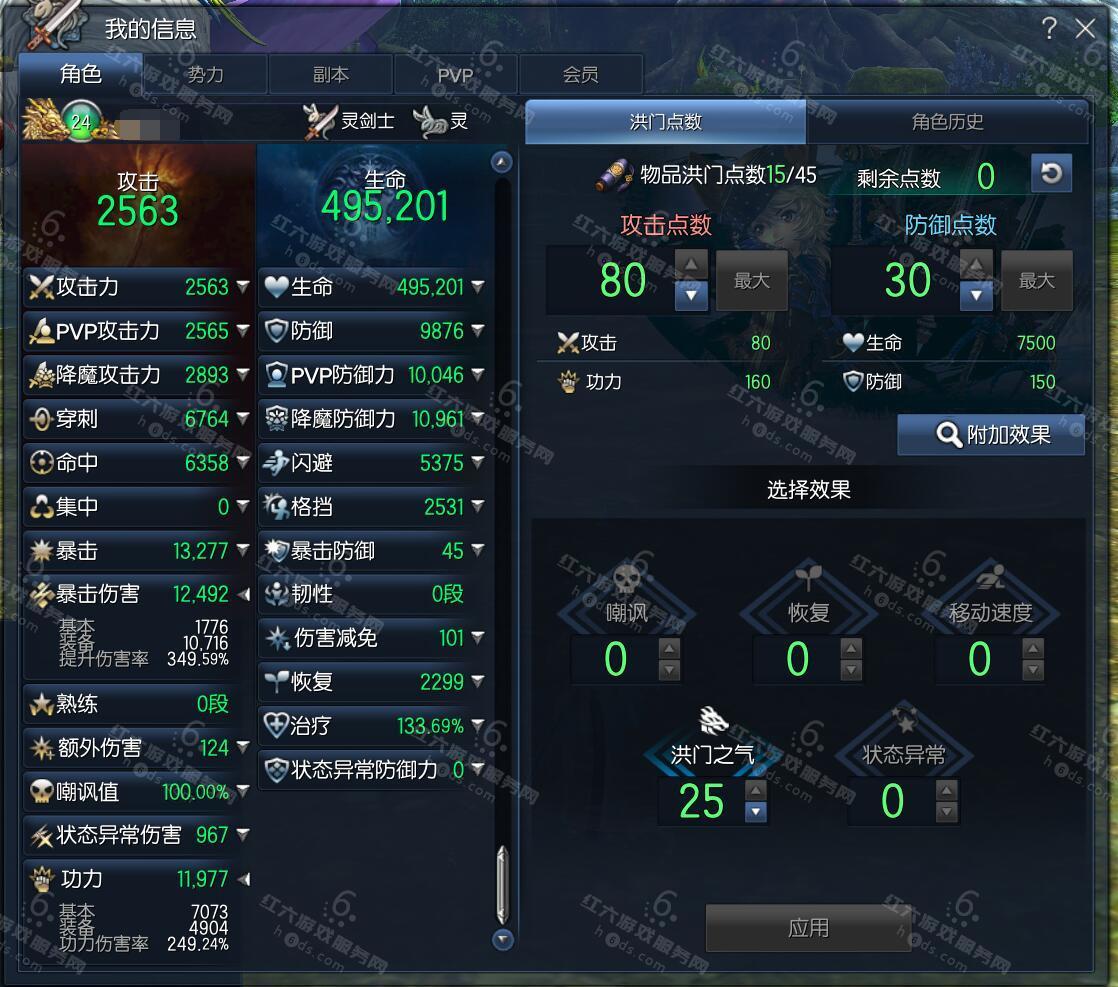Select the 会员 tab

(580, 75)
